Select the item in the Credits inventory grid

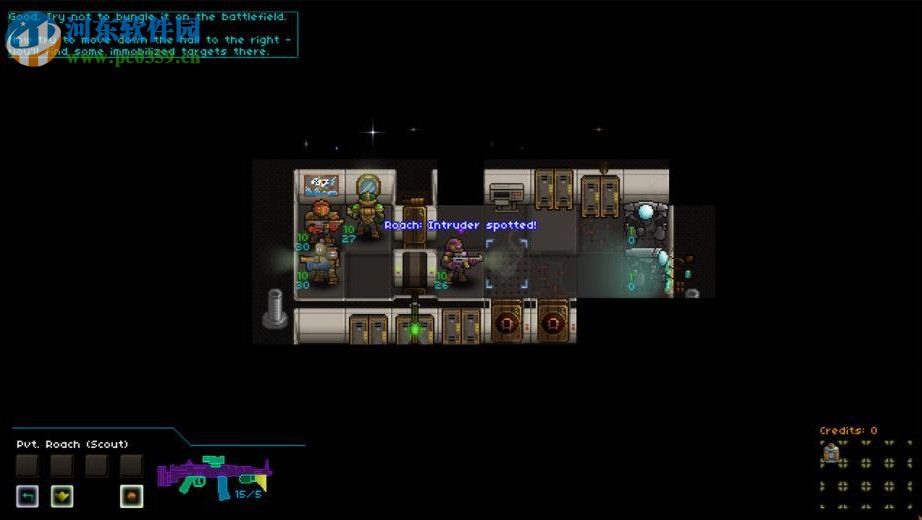pyautogui.click(x=831, y=454)
